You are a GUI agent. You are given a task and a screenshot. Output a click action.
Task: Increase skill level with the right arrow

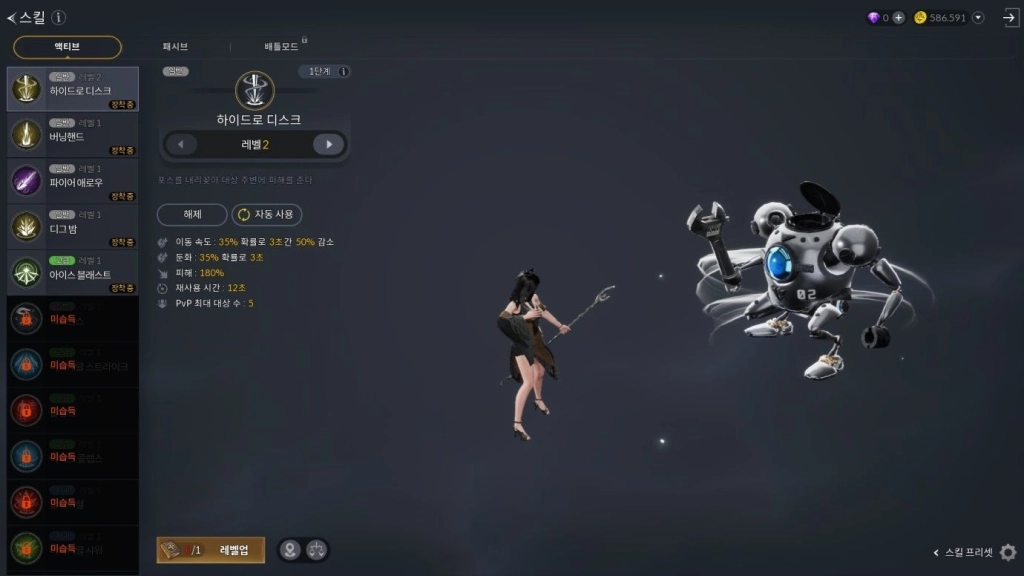(x=328, y=145)
